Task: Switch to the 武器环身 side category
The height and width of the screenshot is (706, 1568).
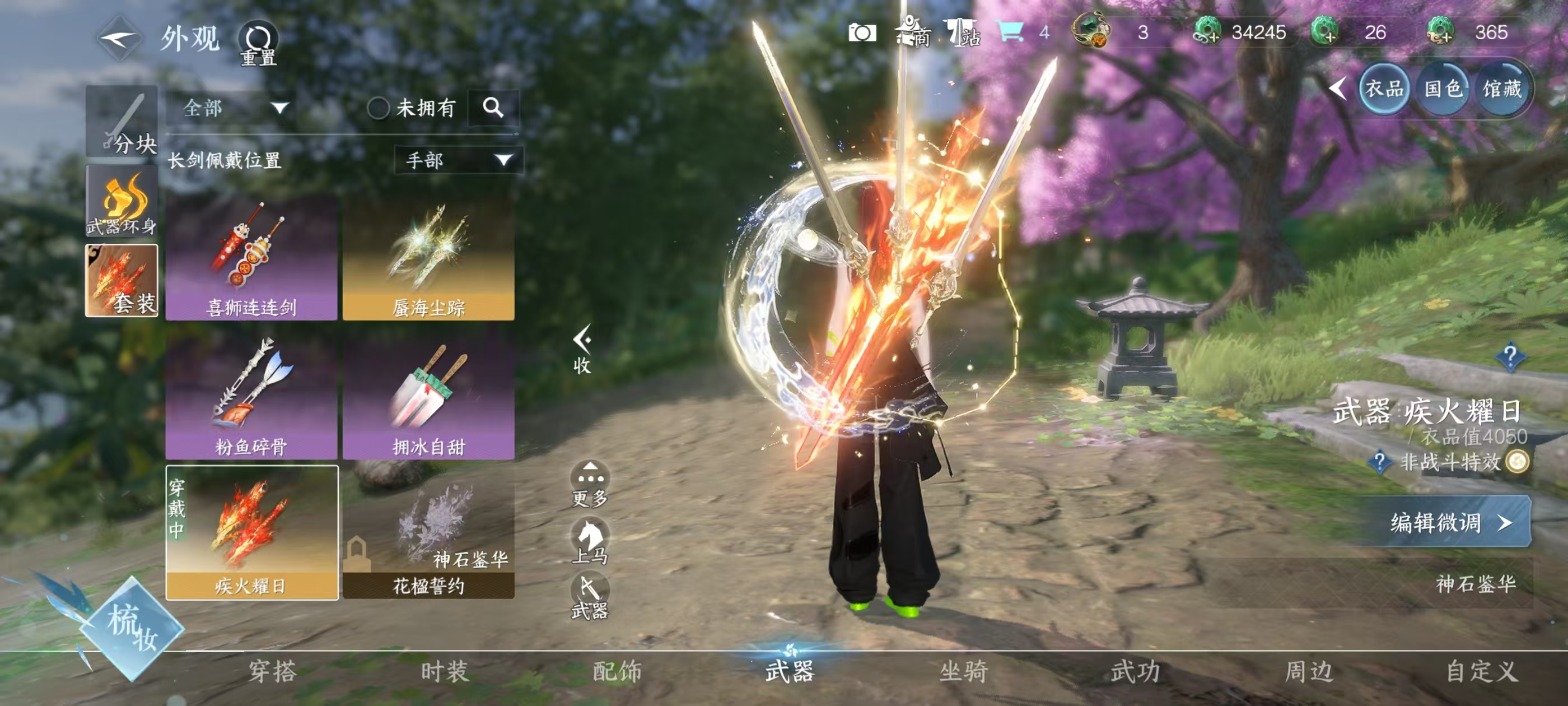Action: coord(122,201)
